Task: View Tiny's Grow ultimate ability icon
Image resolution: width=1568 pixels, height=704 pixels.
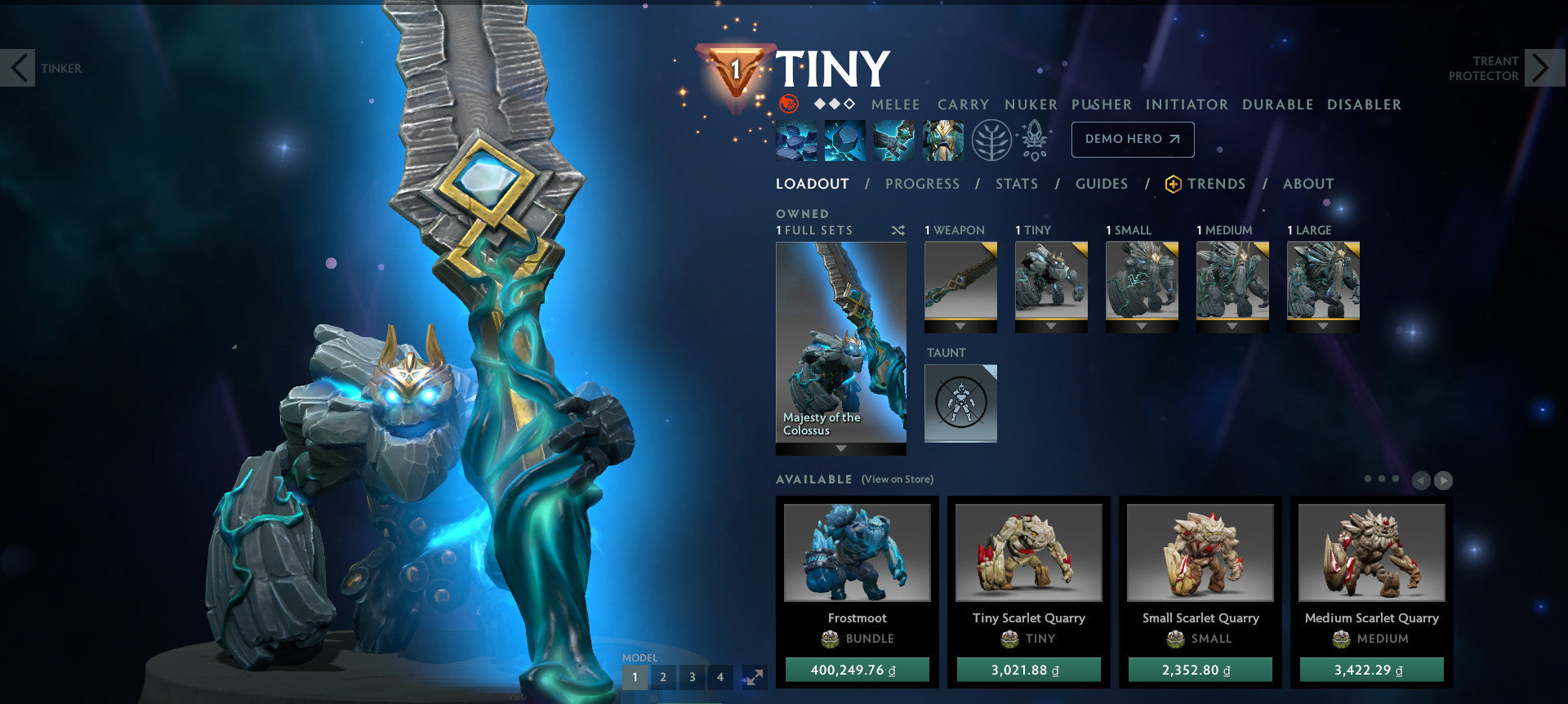Action: click(943, 139)
